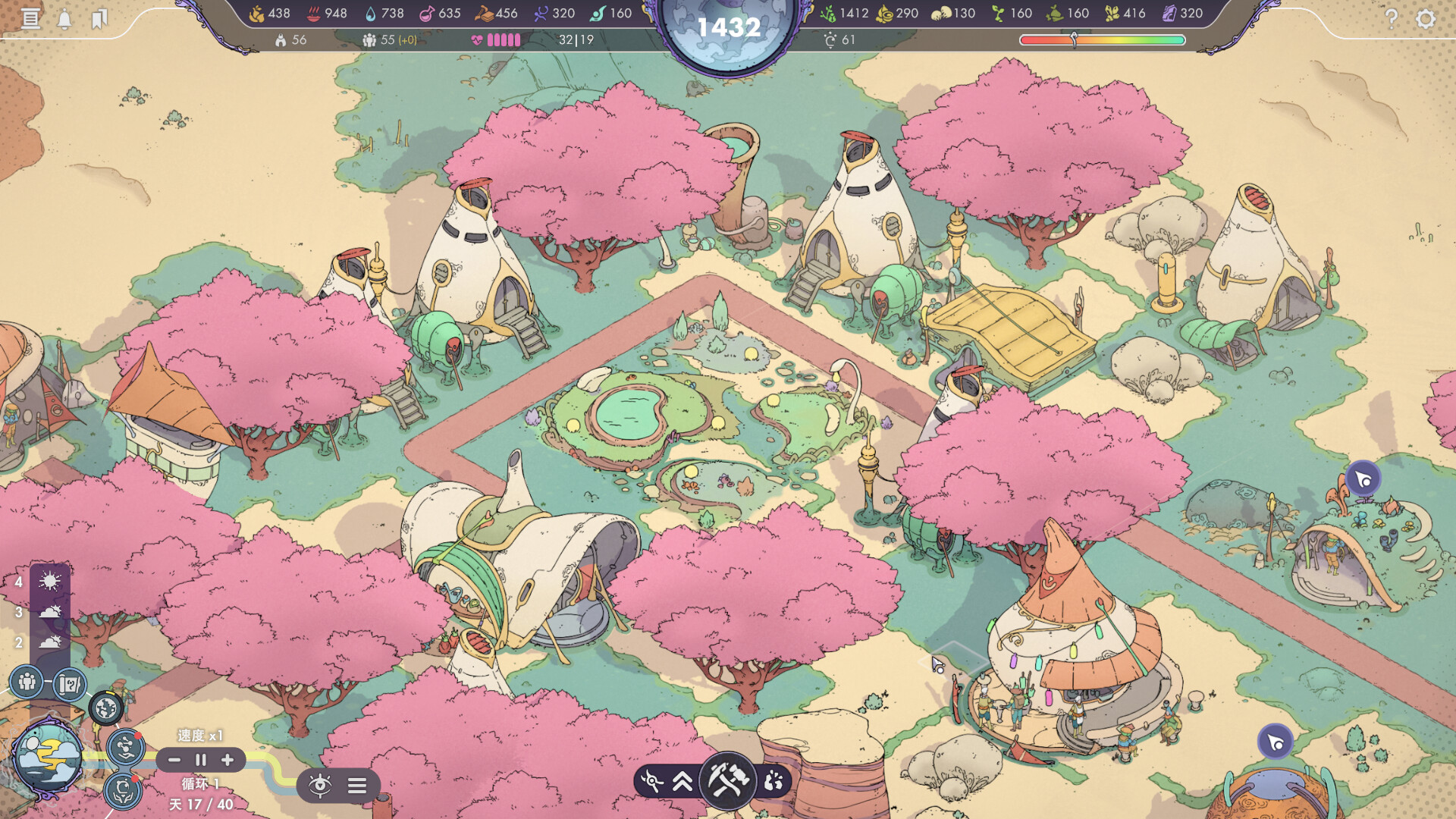The width and height of the screenshot is (1456, 819).
Task: Choose the double-chevron upgrade tool
Action: click(682, 780)
